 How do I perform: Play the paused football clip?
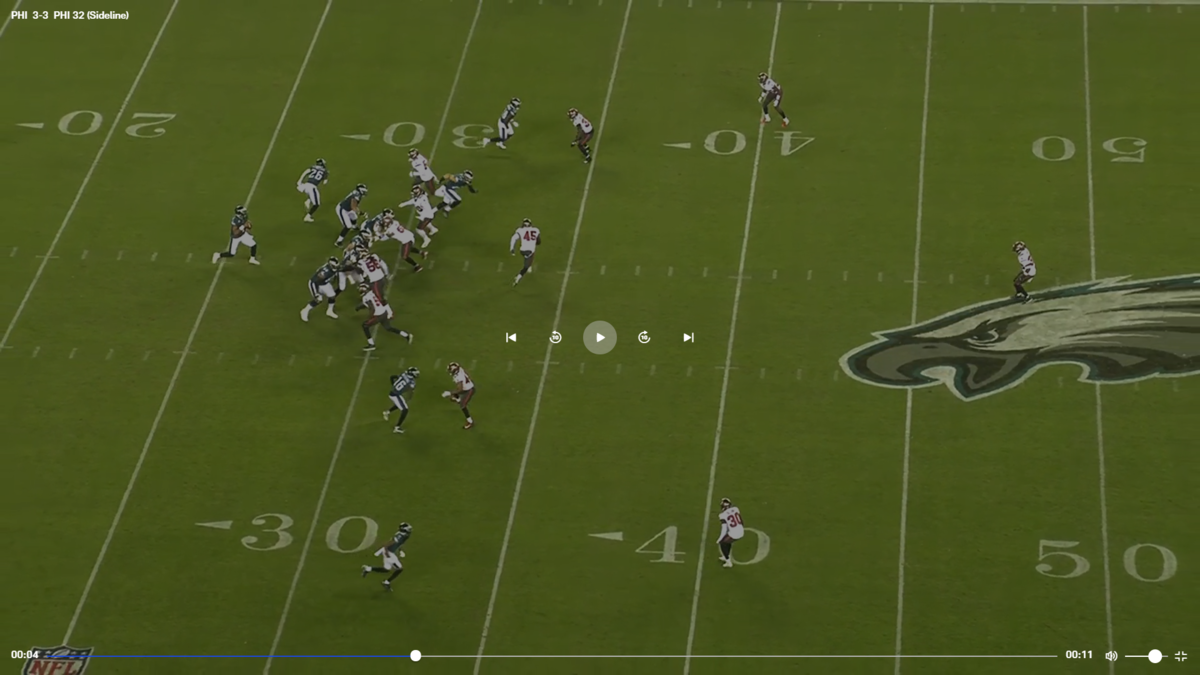(600, 338)
